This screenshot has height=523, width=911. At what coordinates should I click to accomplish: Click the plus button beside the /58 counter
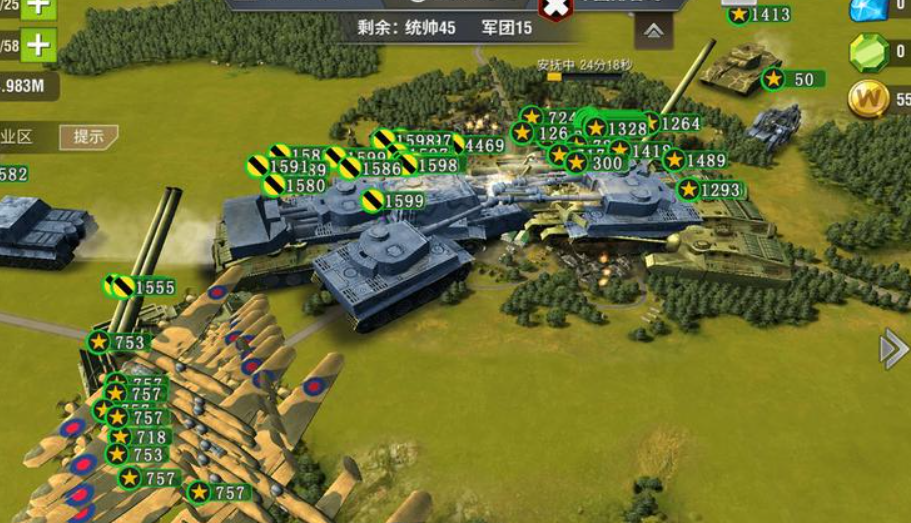(39, 45)
